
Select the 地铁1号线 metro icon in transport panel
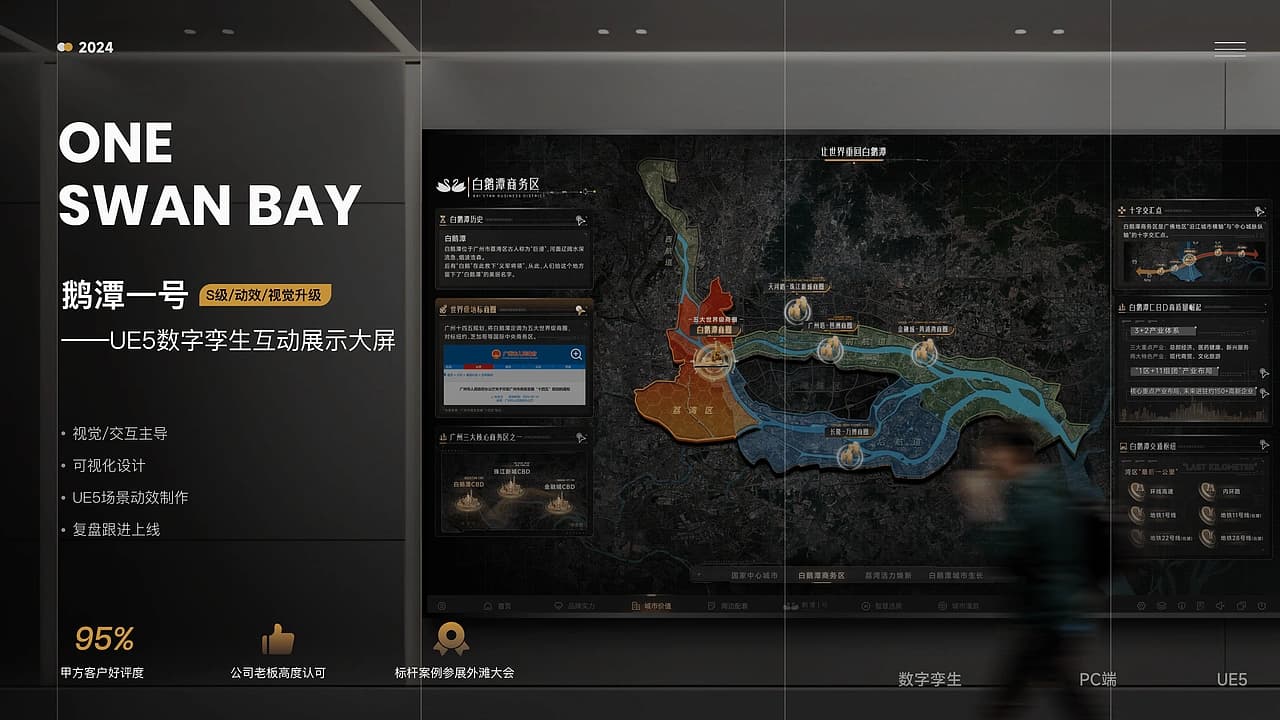click(1136, 513)
